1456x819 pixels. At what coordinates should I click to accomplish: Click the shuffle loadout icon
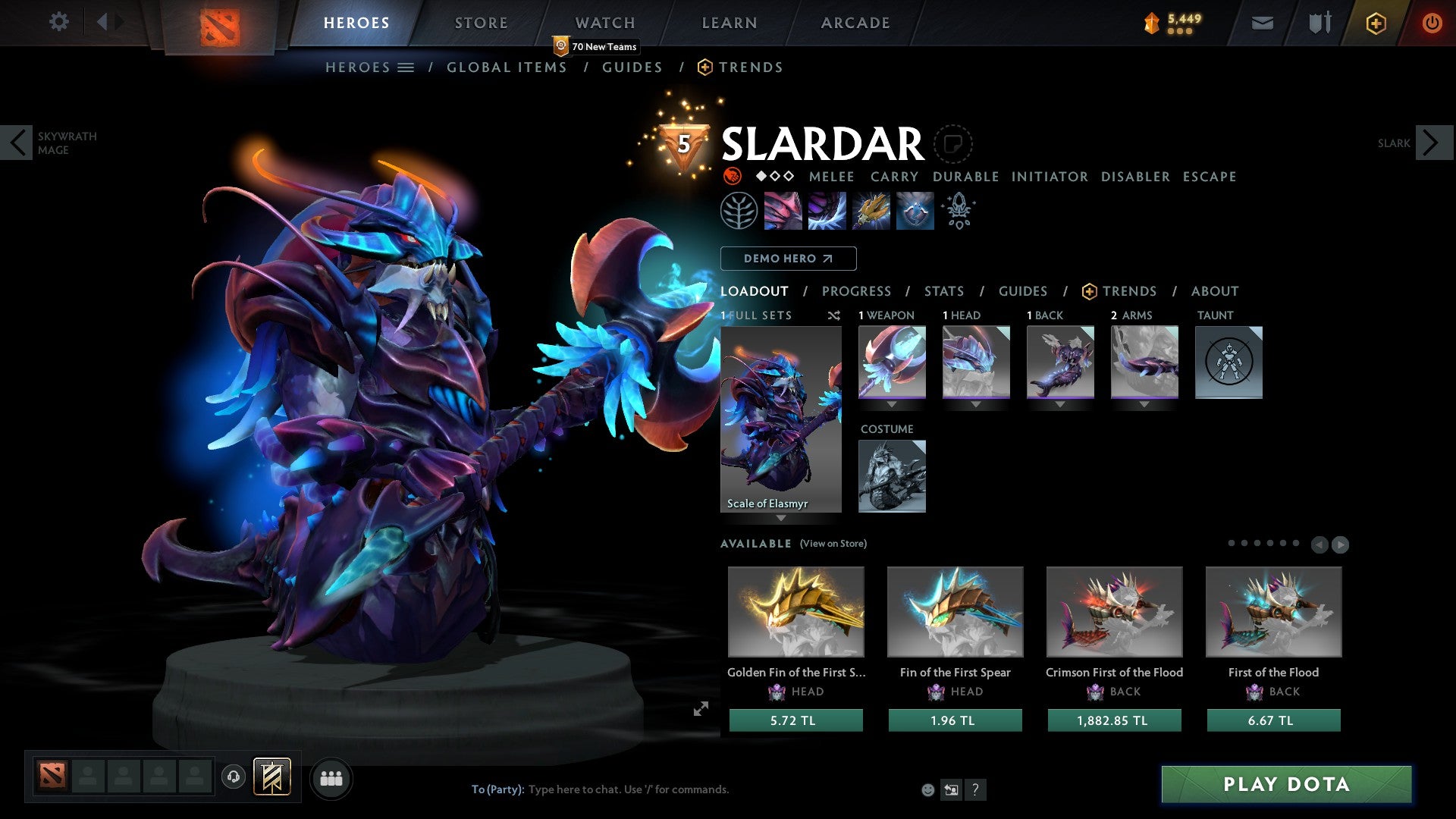click(x=833, y=316)
